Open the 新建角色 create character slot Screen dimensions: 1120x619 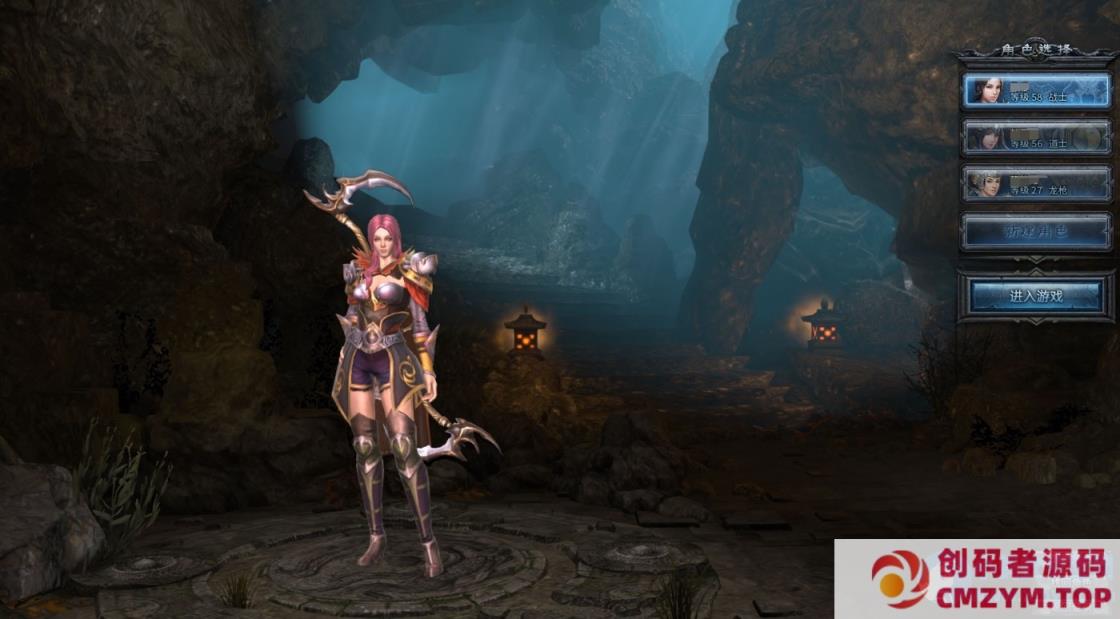(1036, 231)
